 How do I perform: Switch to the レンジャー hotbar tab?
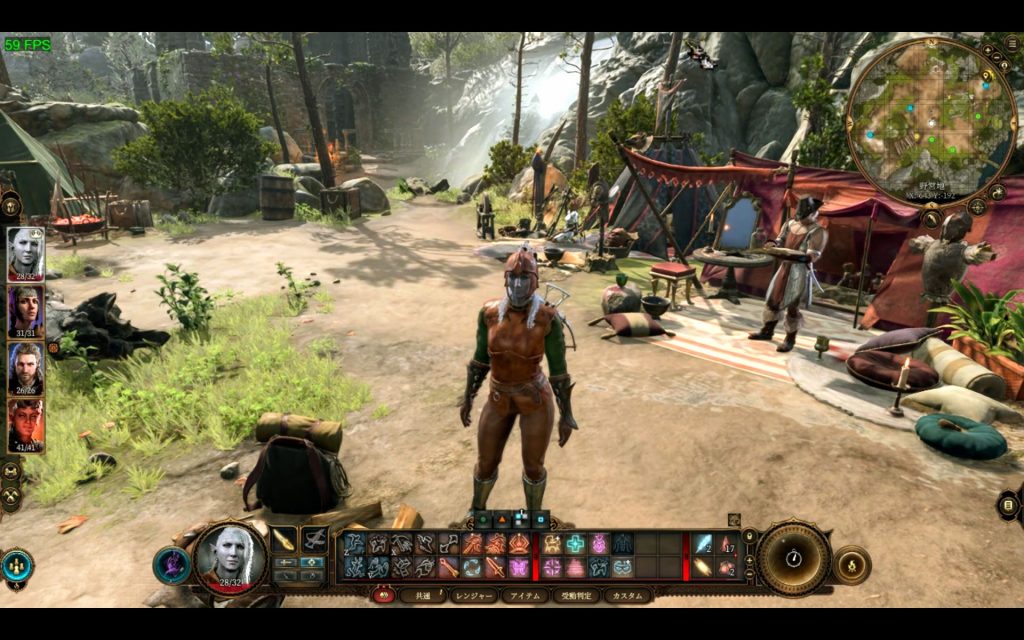click(471, 595)
